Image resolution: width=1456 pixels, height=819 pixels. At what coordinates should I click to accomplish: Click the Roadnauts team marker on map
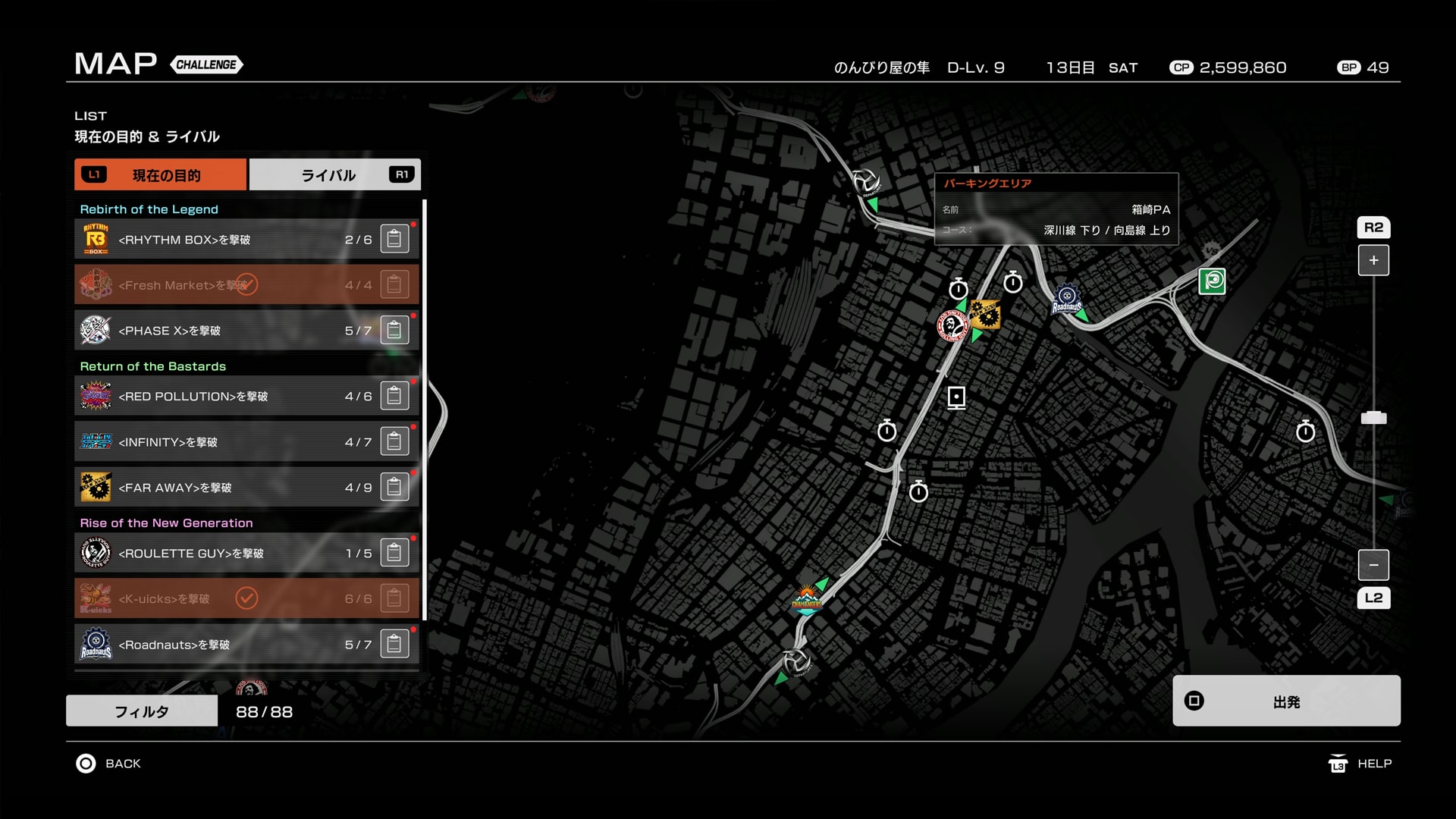tap(1067, 300)
